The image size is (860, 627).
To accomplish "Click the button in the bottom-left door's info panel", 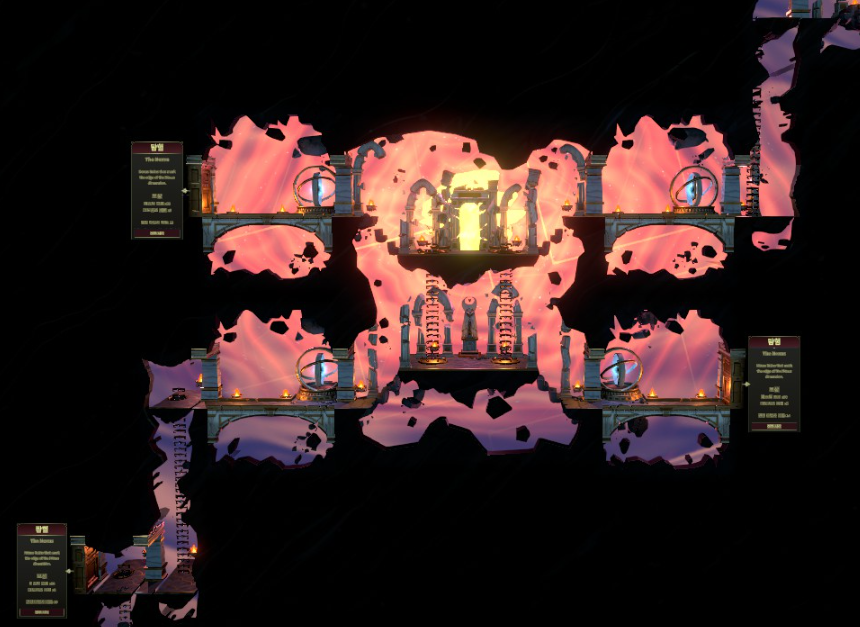I will [41, 611].
